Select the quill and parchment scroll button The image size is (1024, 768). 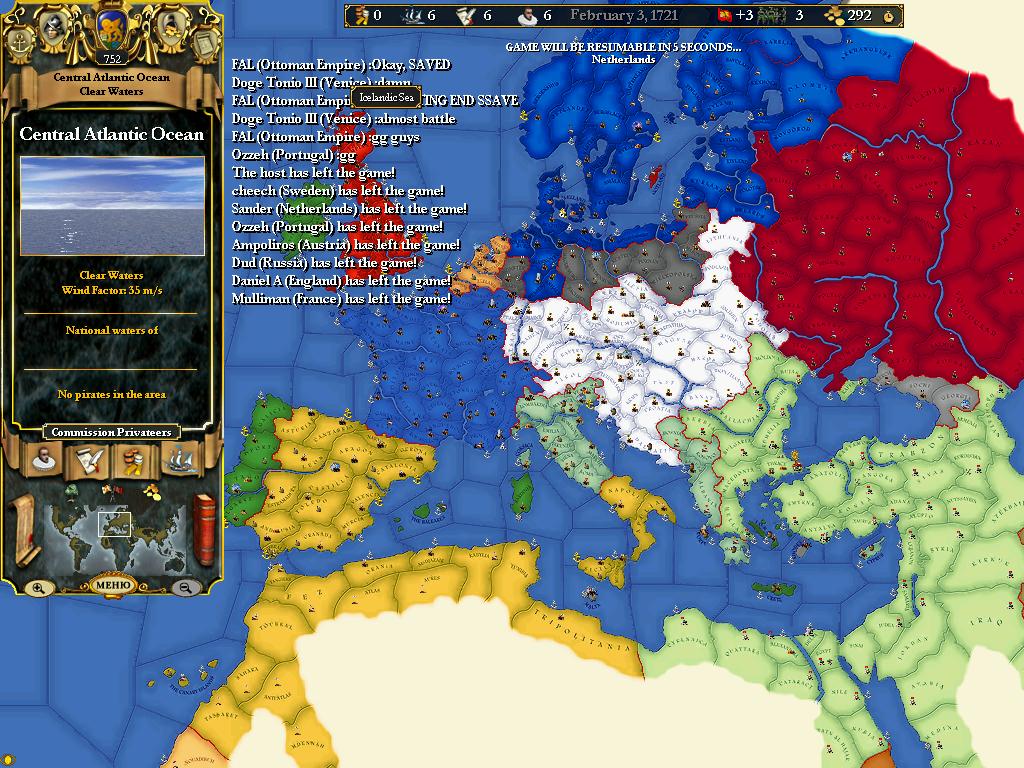pyautogui.click(x=86, y=459)
